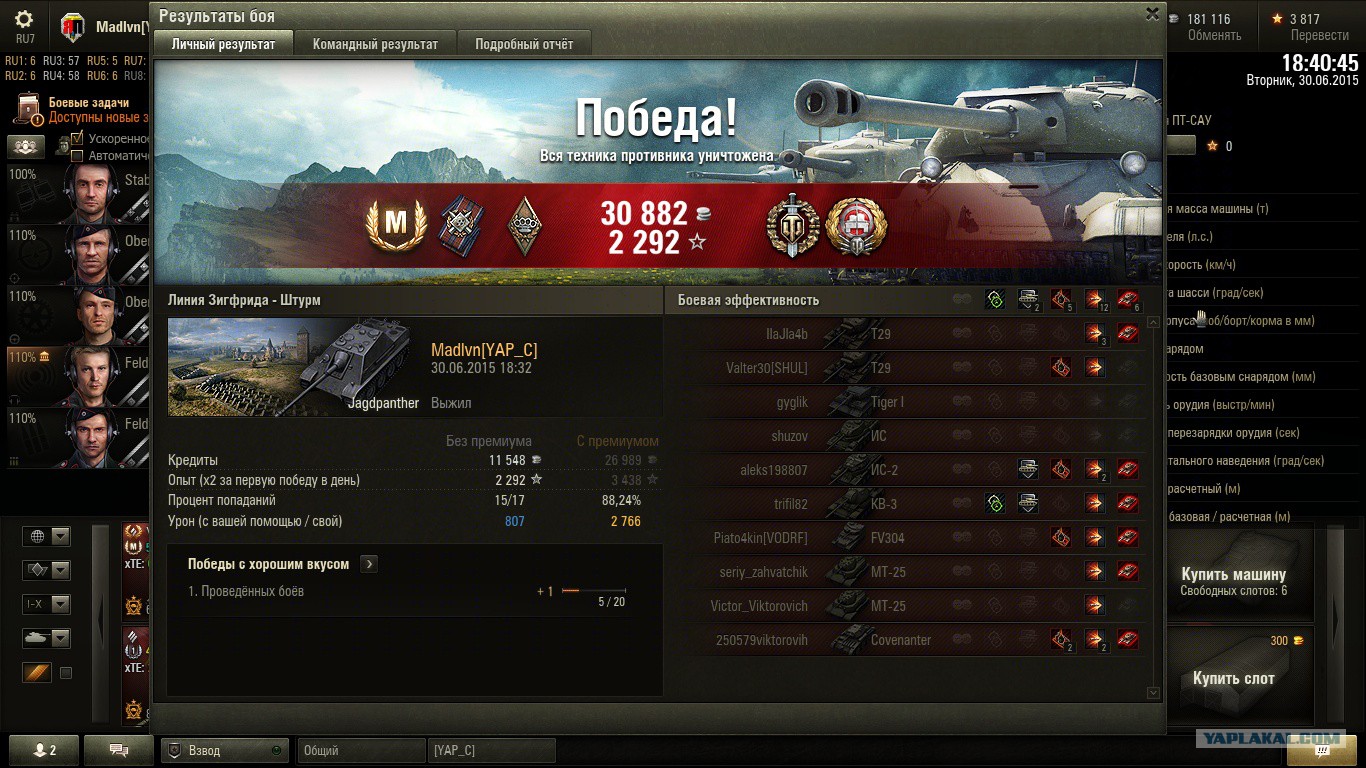Click the Mastery badge M medal
The image size is (1366, 768).
point(397,226)
